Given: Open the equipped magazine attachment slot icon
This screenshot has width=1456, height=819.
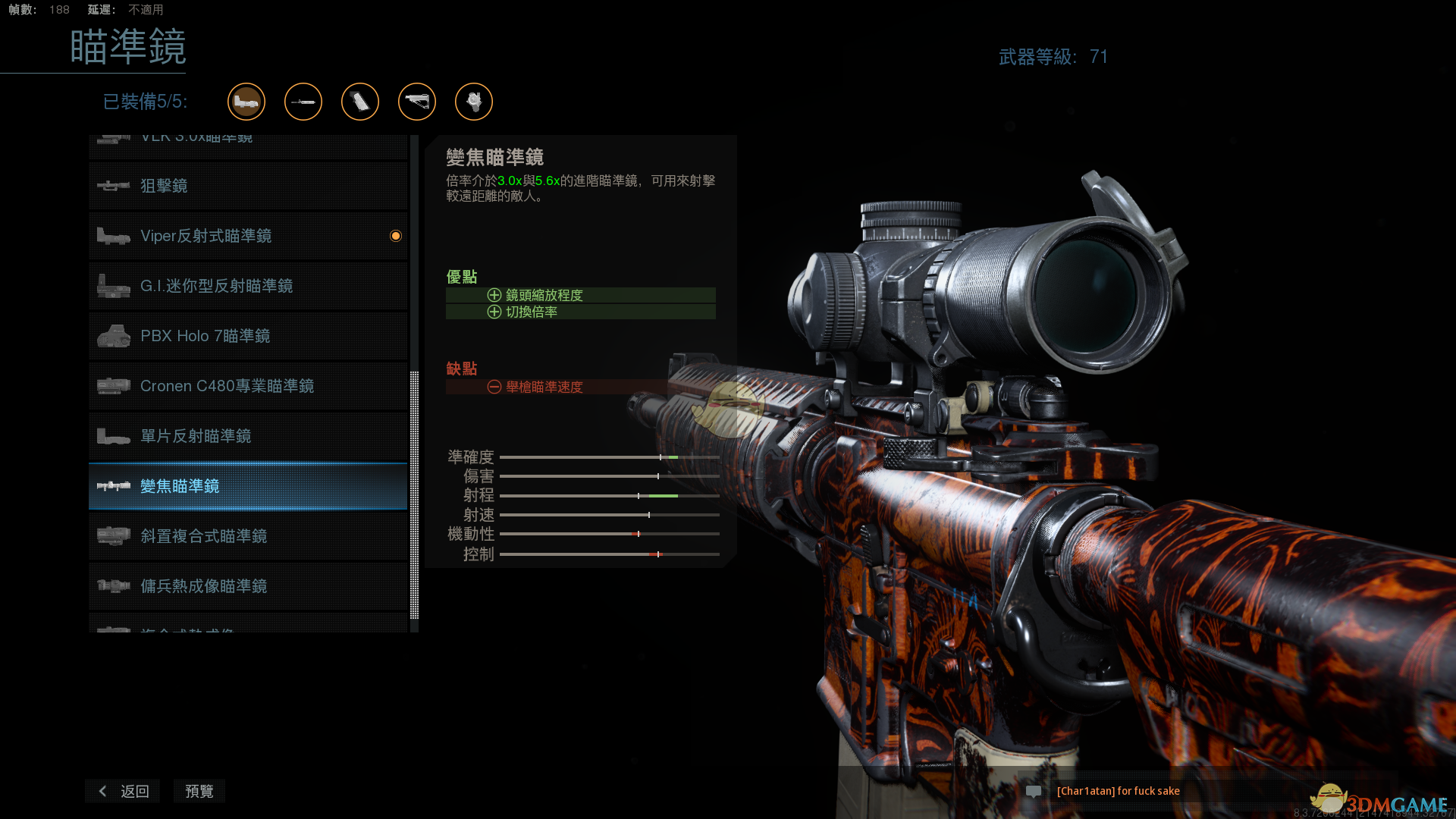Looking at the screenshot, I should (x=360, y=102).
